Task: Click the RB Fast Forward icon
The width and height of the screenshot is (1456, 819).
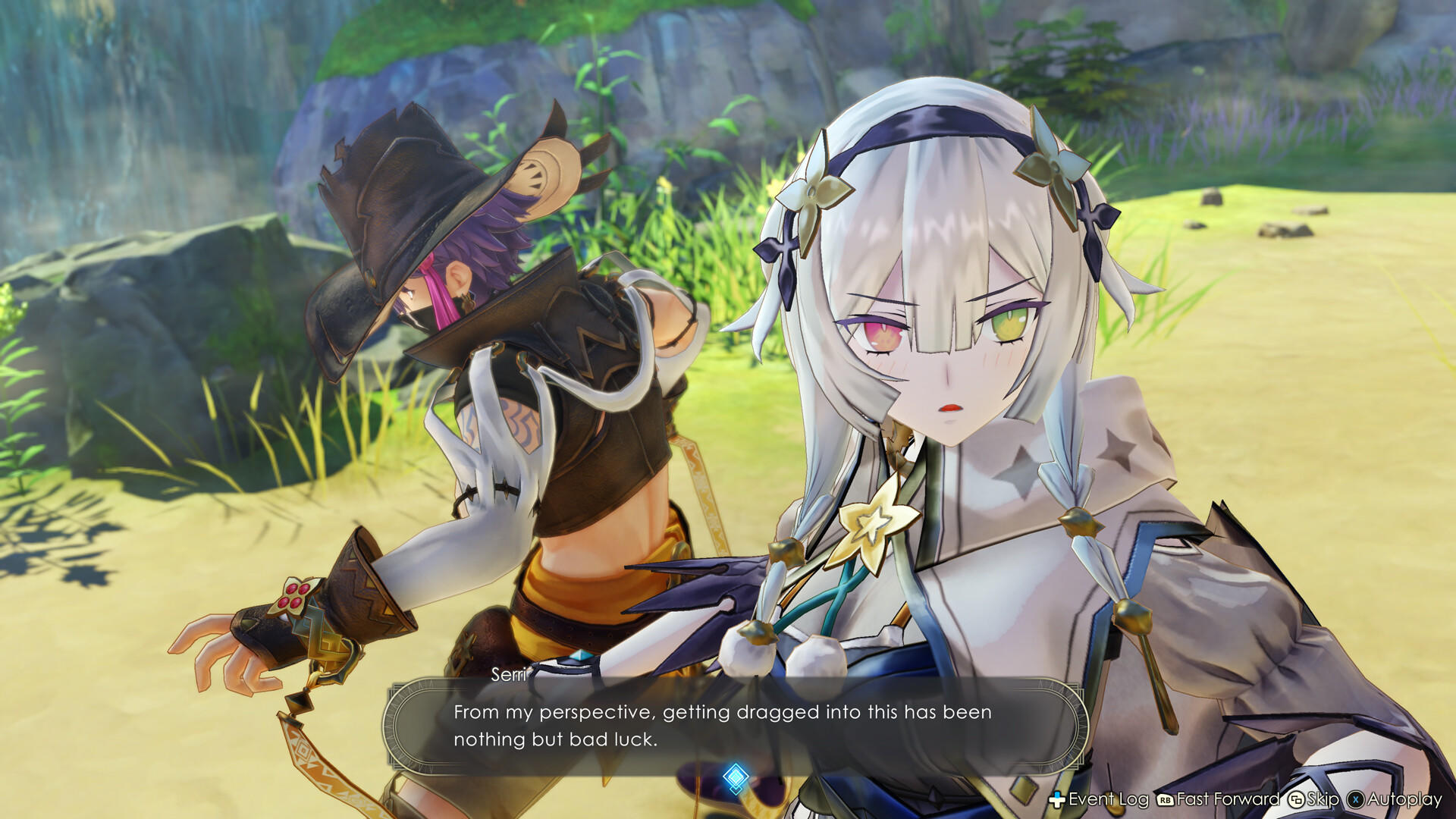Action: [x=1165, y=799]
